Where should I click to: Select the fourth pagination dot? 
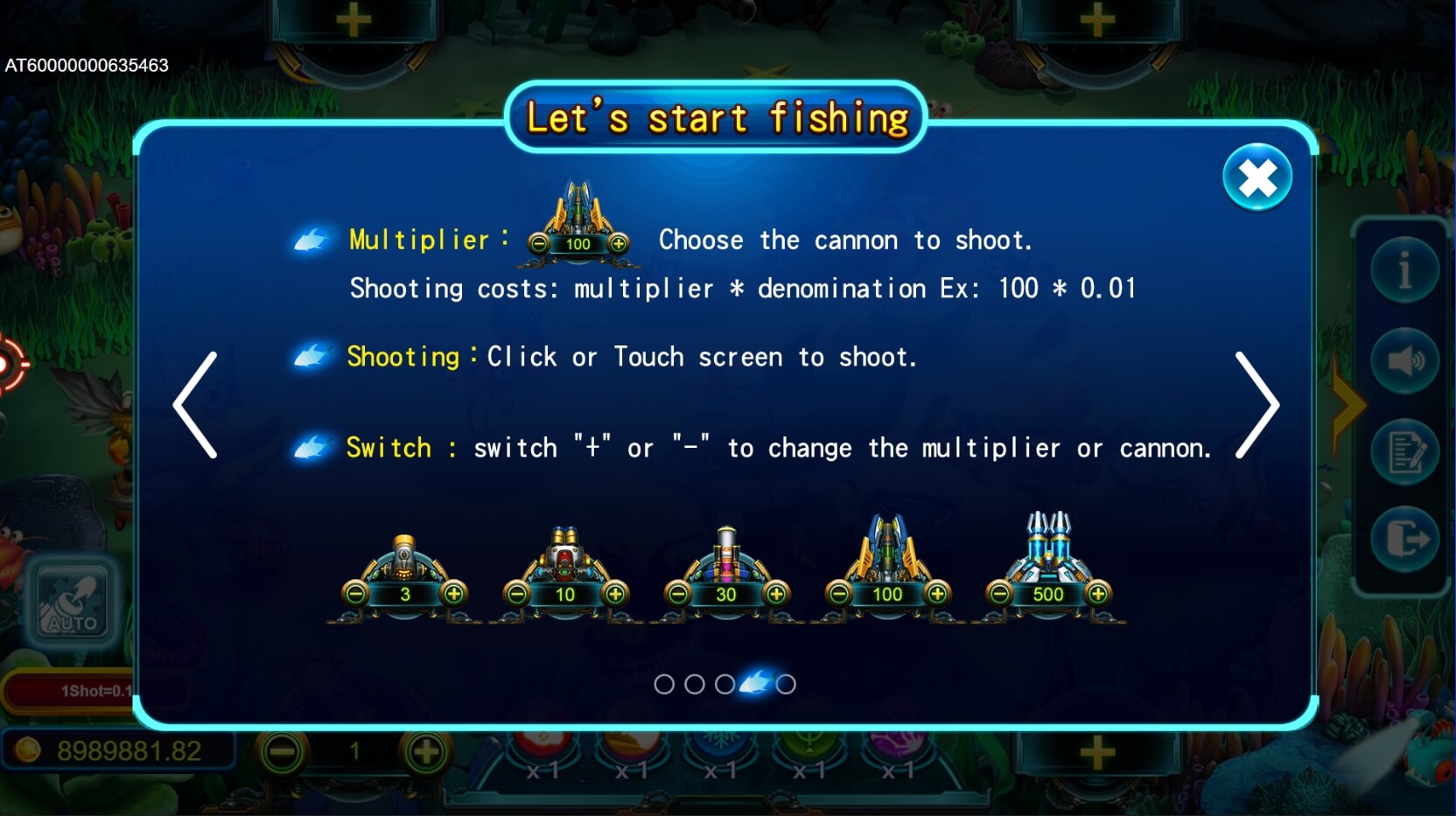tap(754, 685)
